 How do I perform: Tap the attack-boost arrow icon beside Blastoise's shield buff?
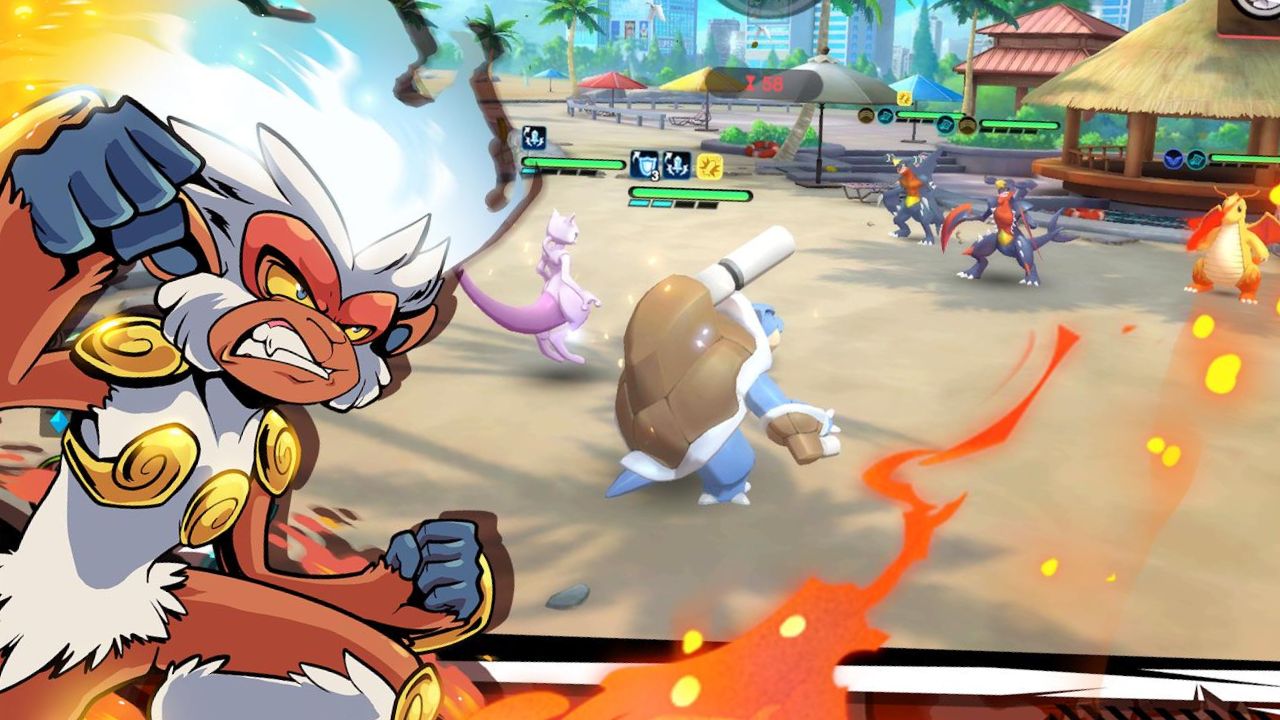[677, 165]
